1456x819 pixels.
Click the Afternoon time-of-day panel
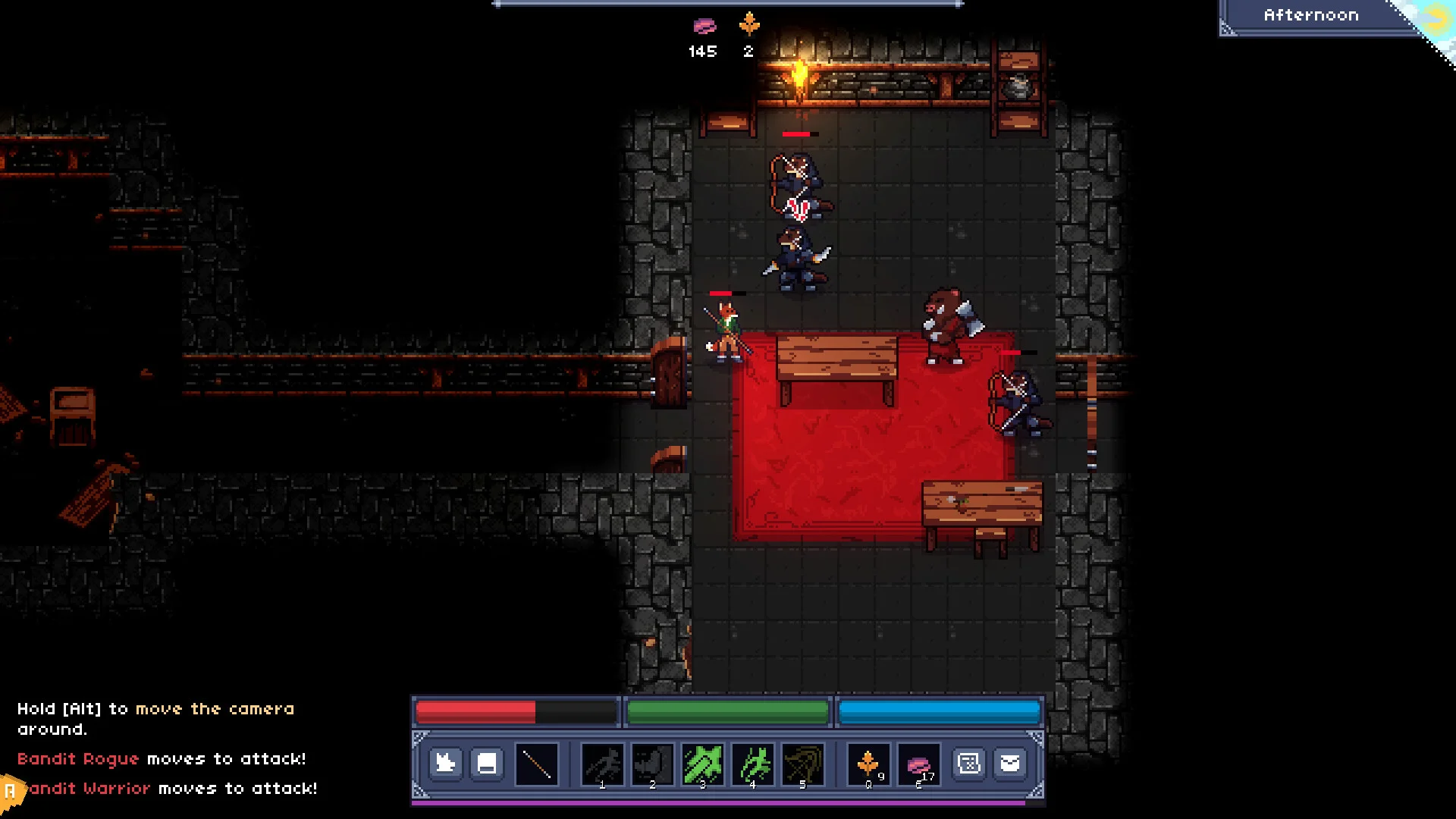pos(1311,16)
